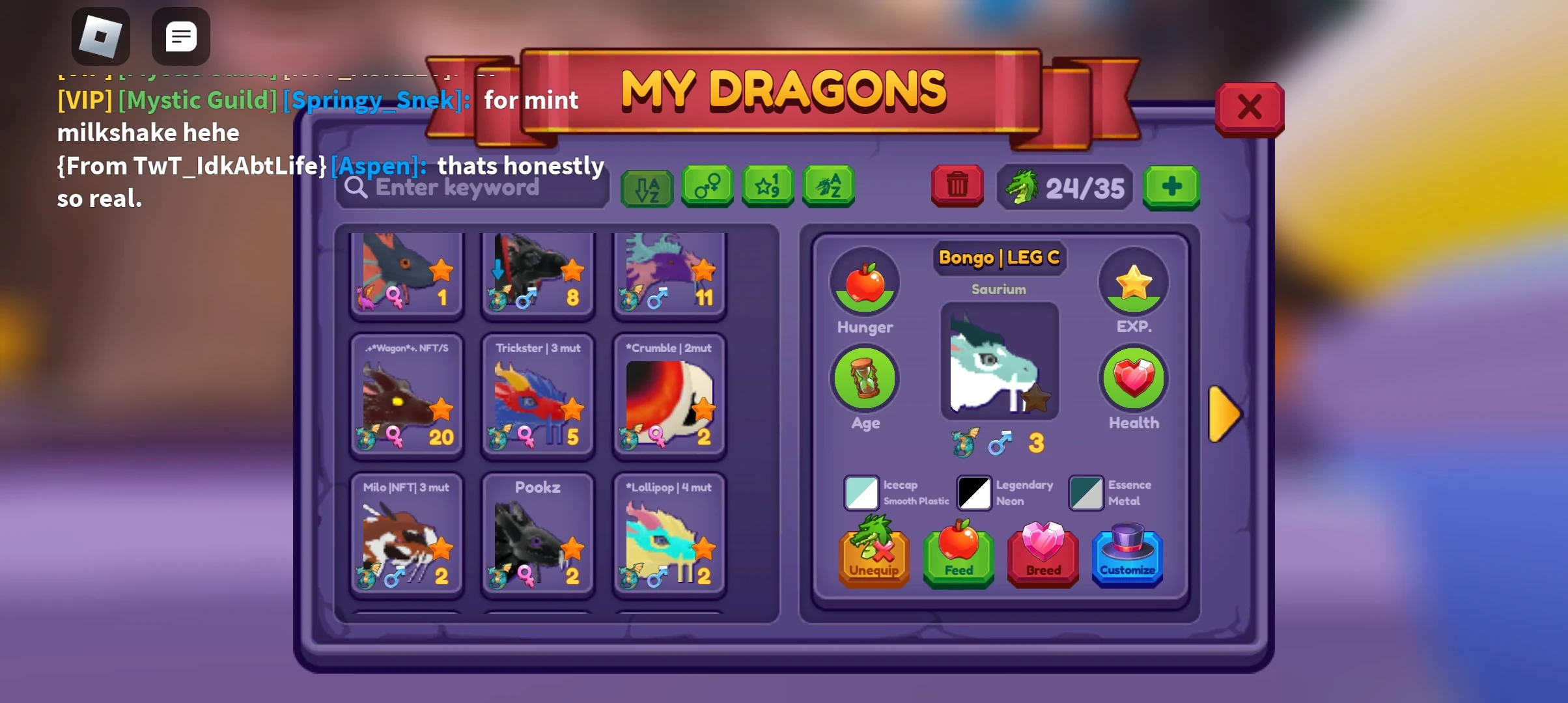The width and height of the screenshot is (1568, 703).
Task: View Bongo's Health heart icon
Action: 1133,378
